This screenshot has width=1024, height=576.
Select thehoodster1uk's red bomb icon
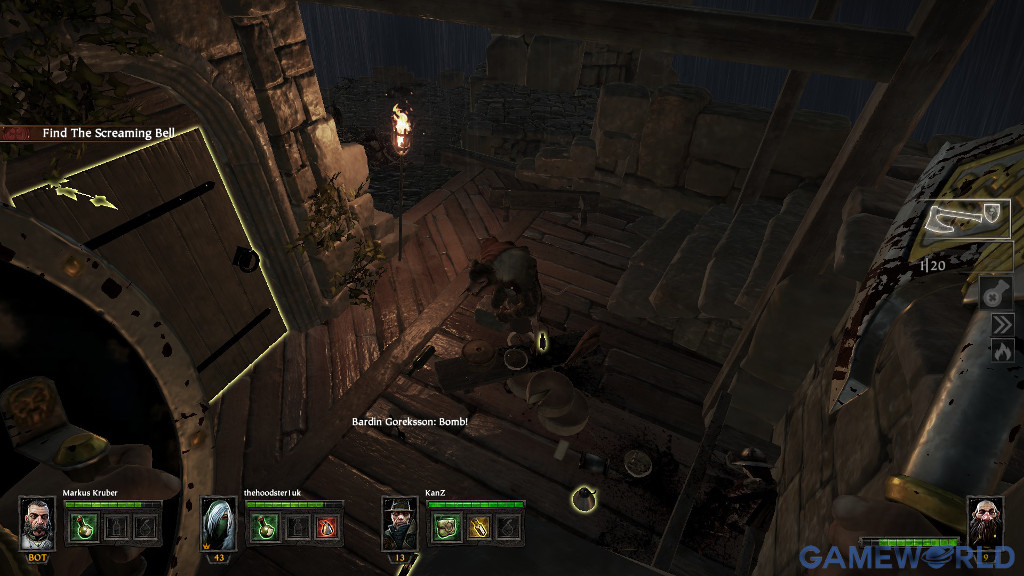pos(326,526)
